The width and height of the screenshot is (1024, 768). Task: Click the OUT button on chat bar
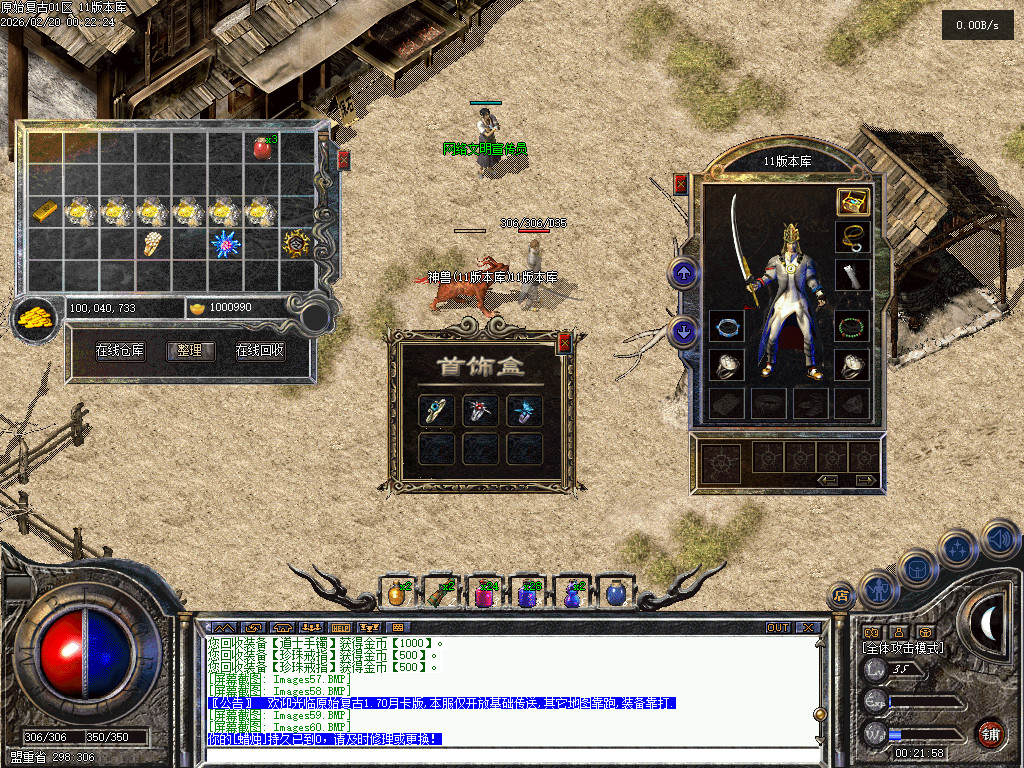coord(778,628)
